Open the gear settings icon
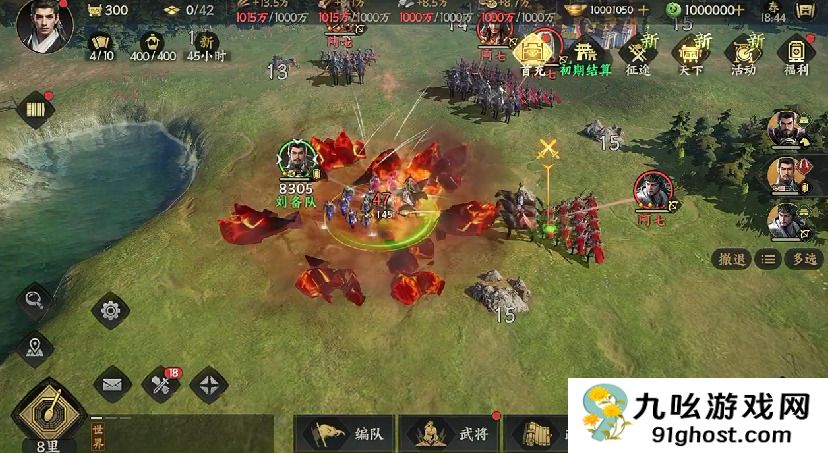828x453 pixels. pos(110,310)
